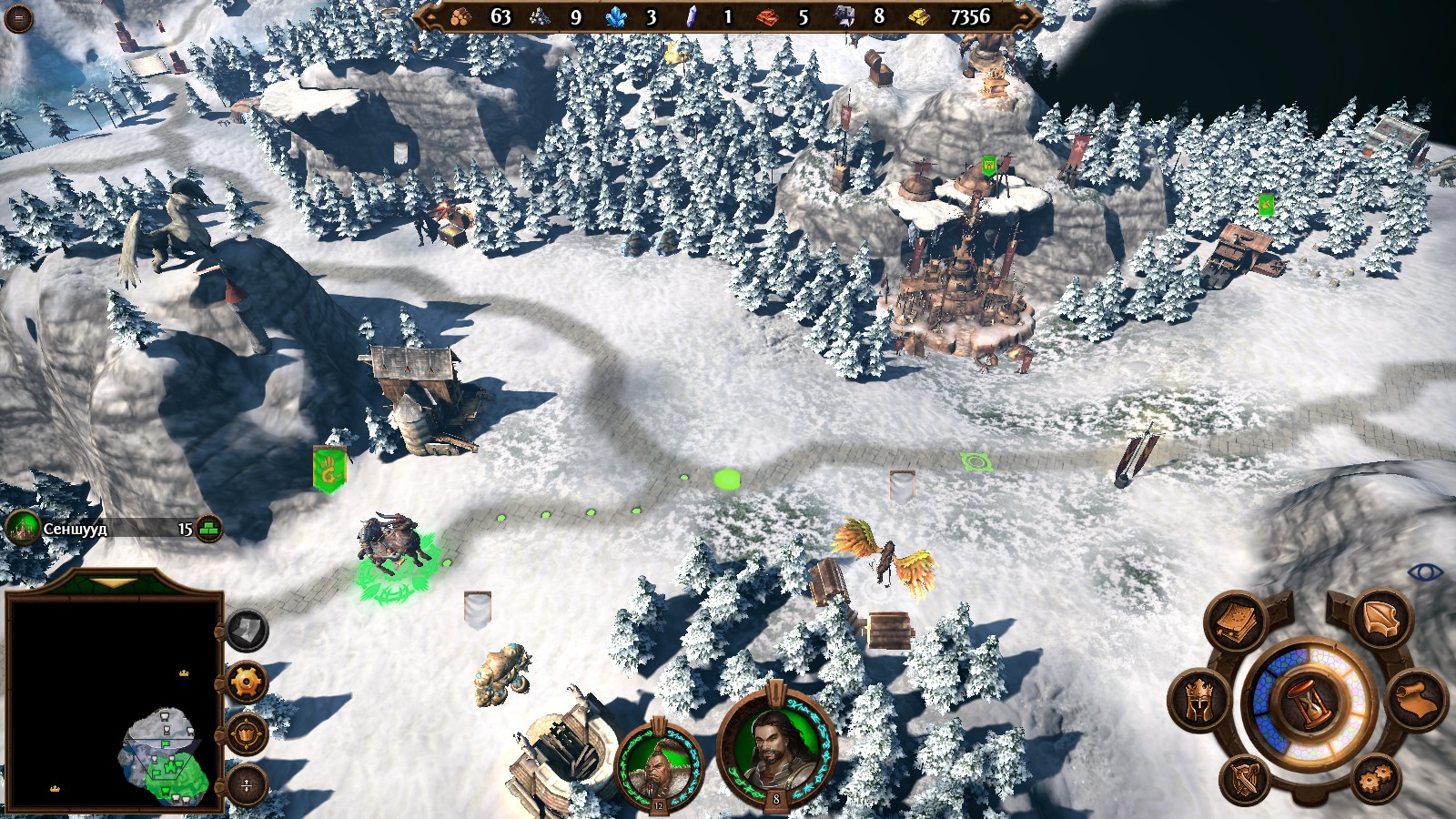Viewport: 1456px width, 819px height.
Task: Open minimap settings with the orange gear
Action: click(x=247, y=682)
